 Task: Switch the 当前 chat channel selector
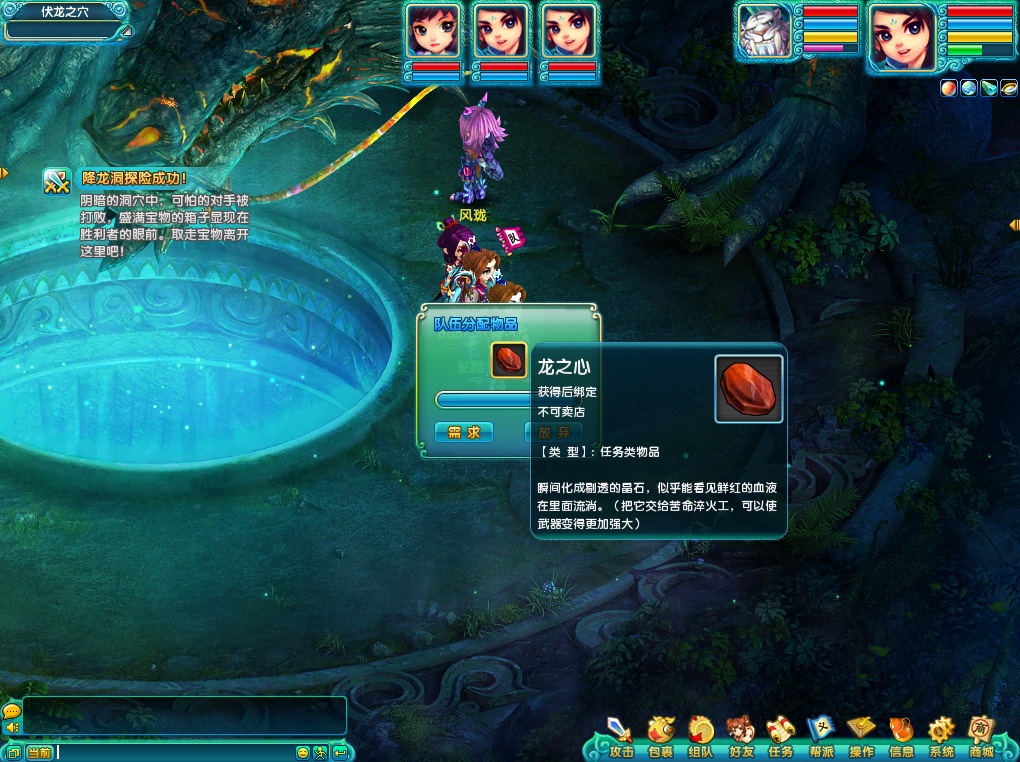tap(39, 752)
